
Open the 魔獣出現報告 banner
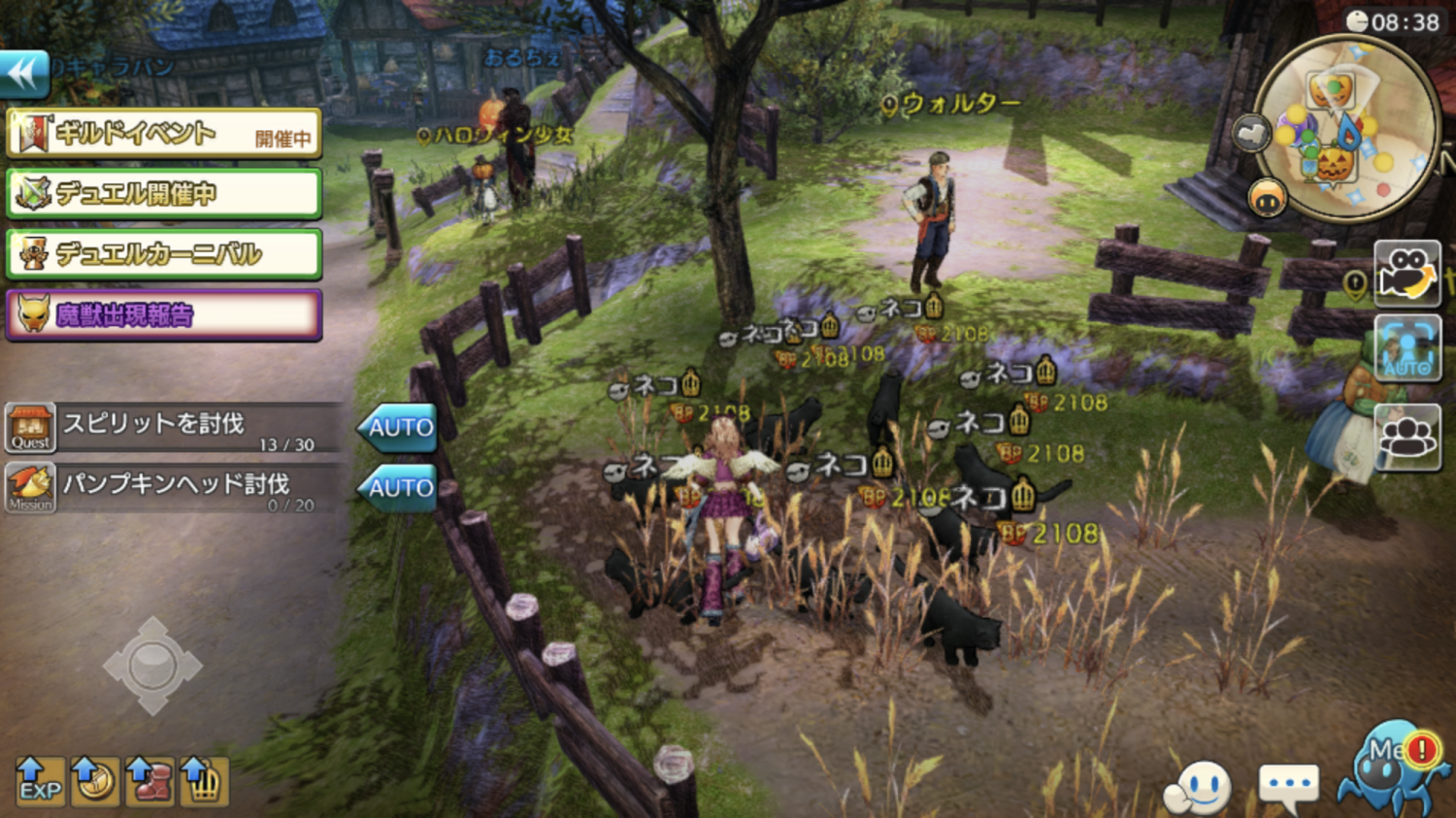click(163, 314)
